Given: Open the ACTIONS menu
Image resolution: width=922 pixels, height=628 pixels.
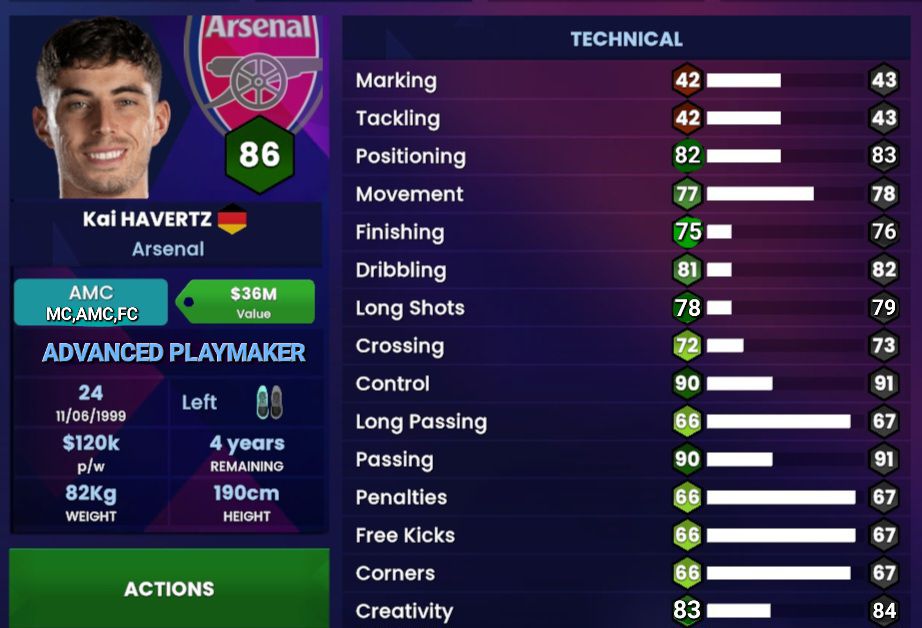Looking at the screenshot, I should [169, 588].
